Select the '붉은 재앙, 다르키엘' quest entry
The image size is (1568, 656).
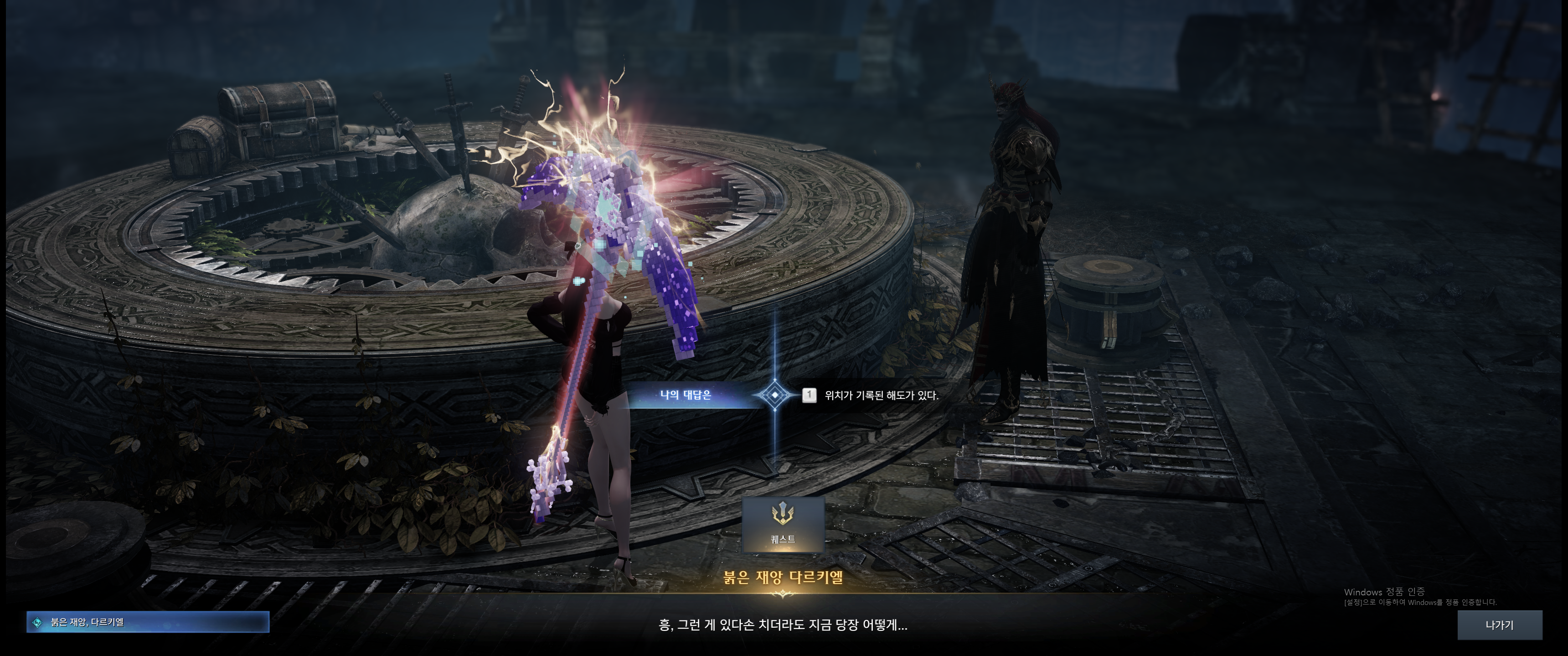tap(147, 622)
